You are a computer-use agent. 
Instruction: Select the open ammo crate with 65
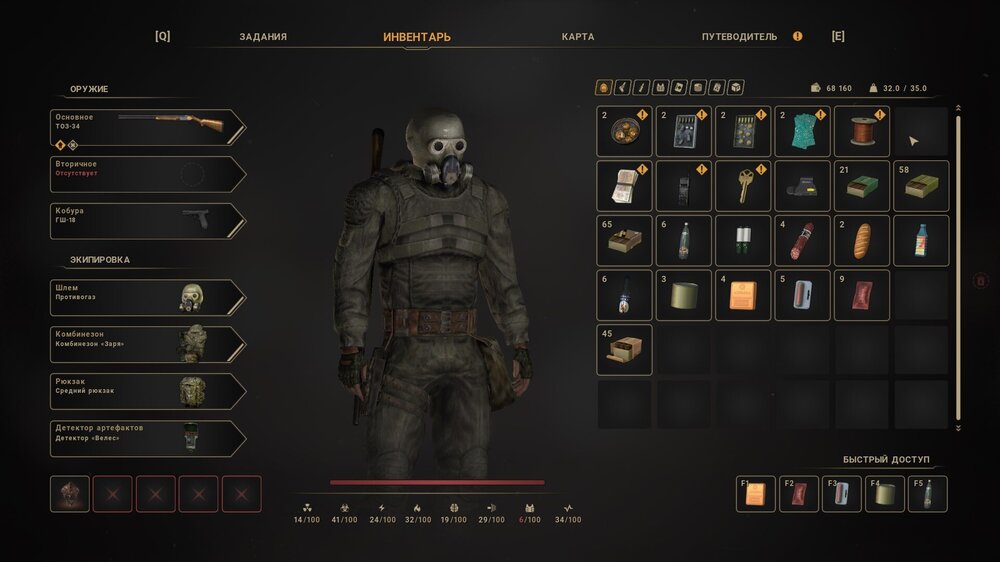coord(624,241)
